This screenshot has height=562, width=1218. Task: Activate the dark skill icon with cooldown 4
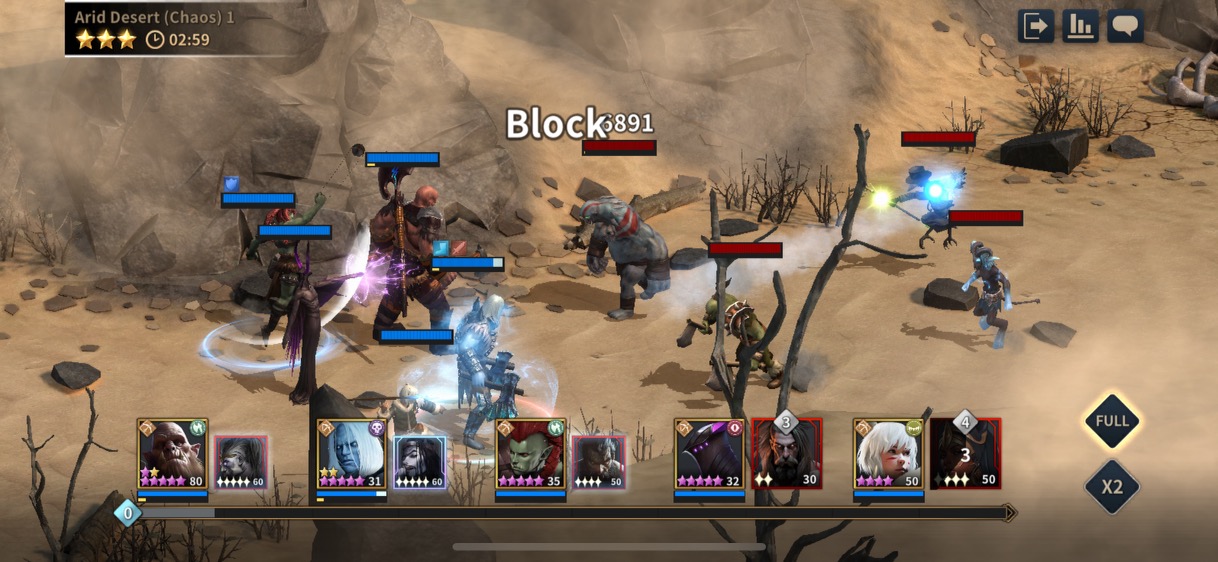pos(965,453)
